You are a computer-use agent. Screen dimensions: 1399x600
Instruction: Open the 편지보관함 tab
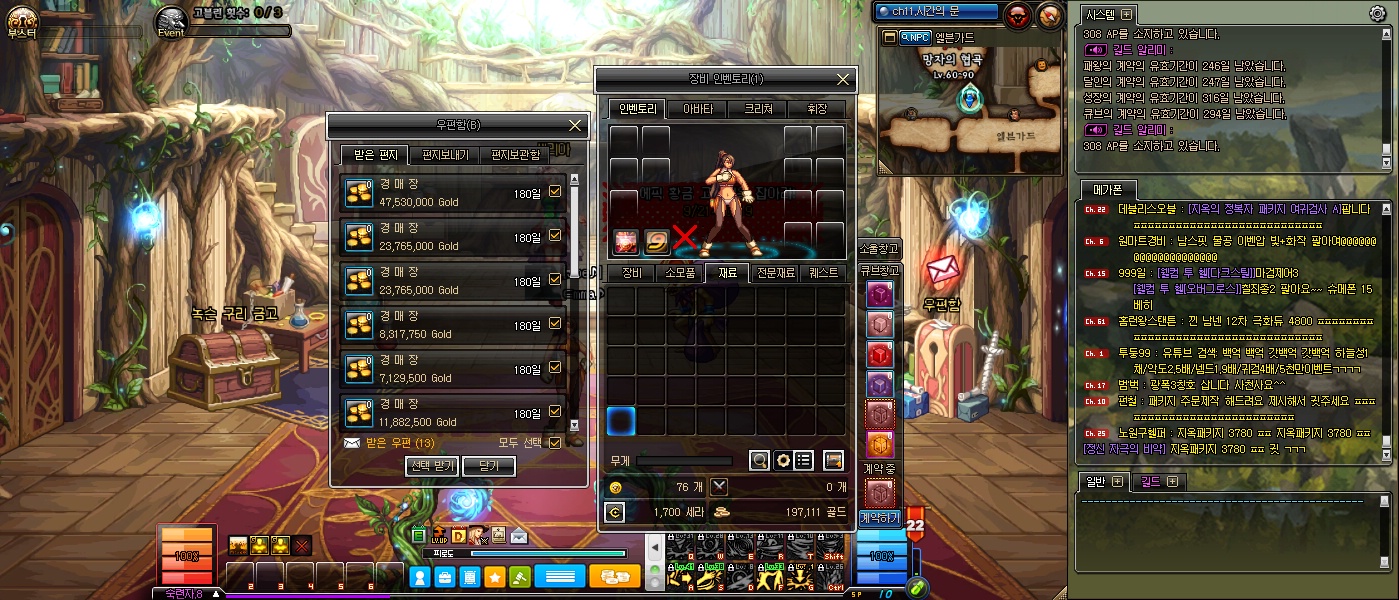515,155
